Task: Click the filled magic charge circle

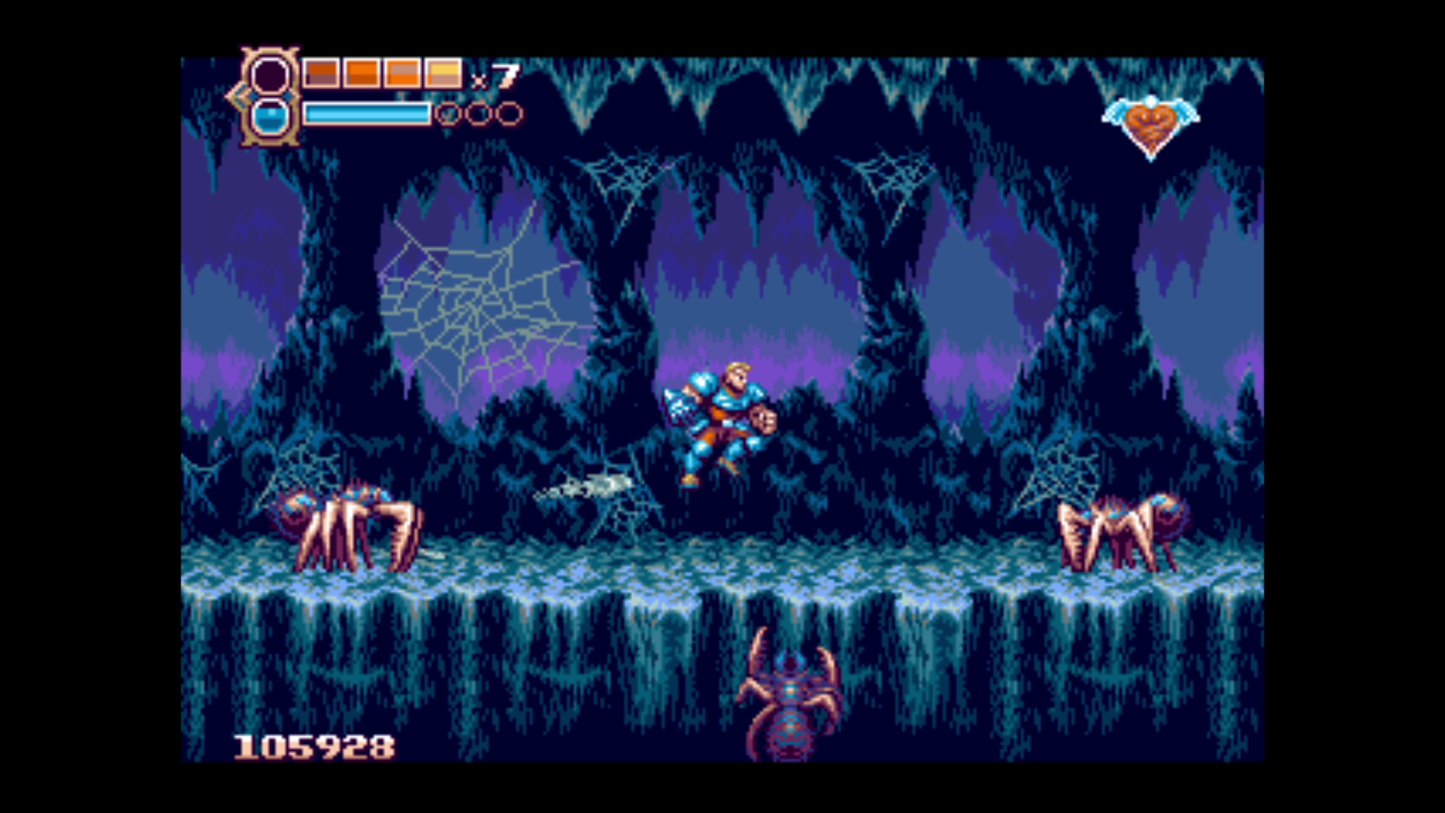Action: 448,113
